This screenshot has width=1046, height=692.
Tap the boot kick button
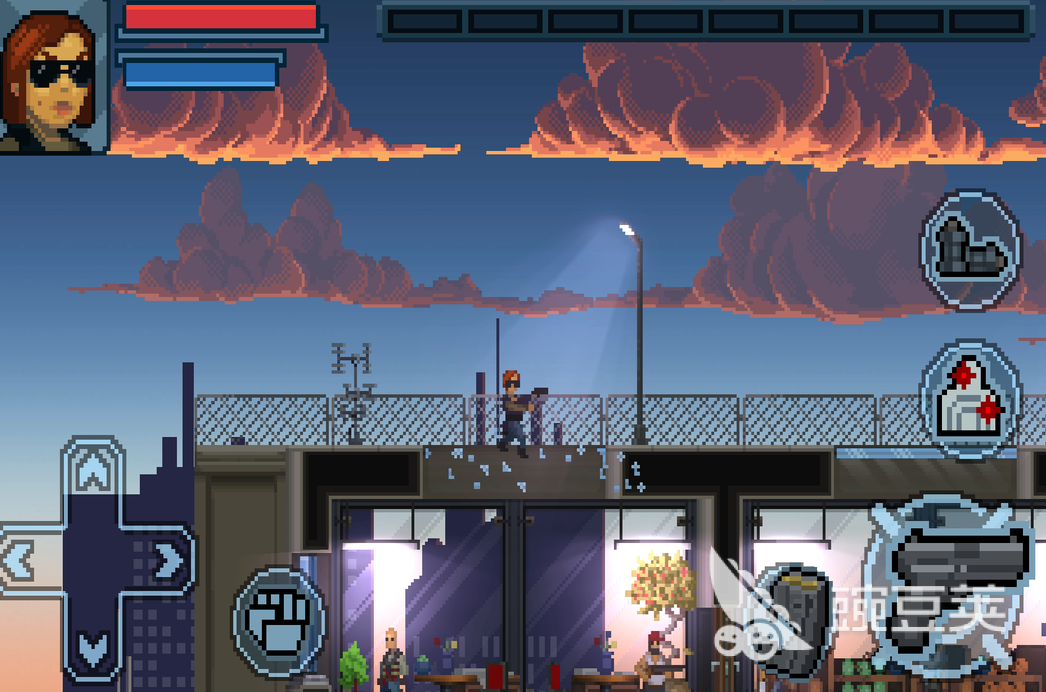pyautogui.click(x=969, y=247)
